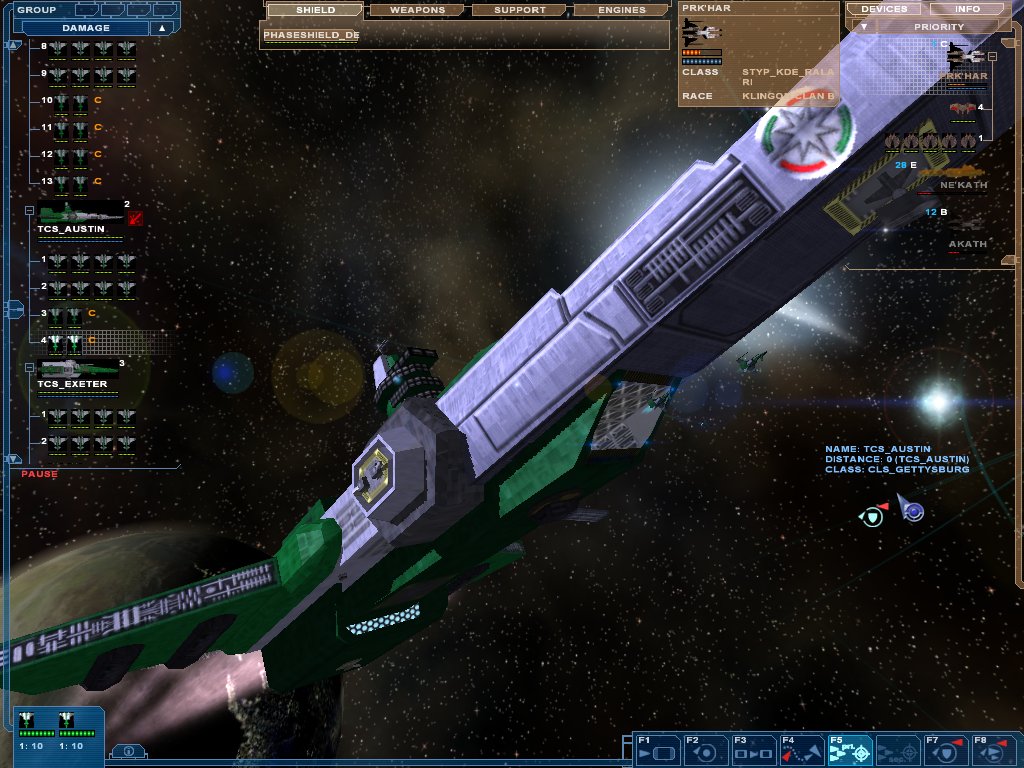
Task: Select the Support tab
Action: point(520,10)
